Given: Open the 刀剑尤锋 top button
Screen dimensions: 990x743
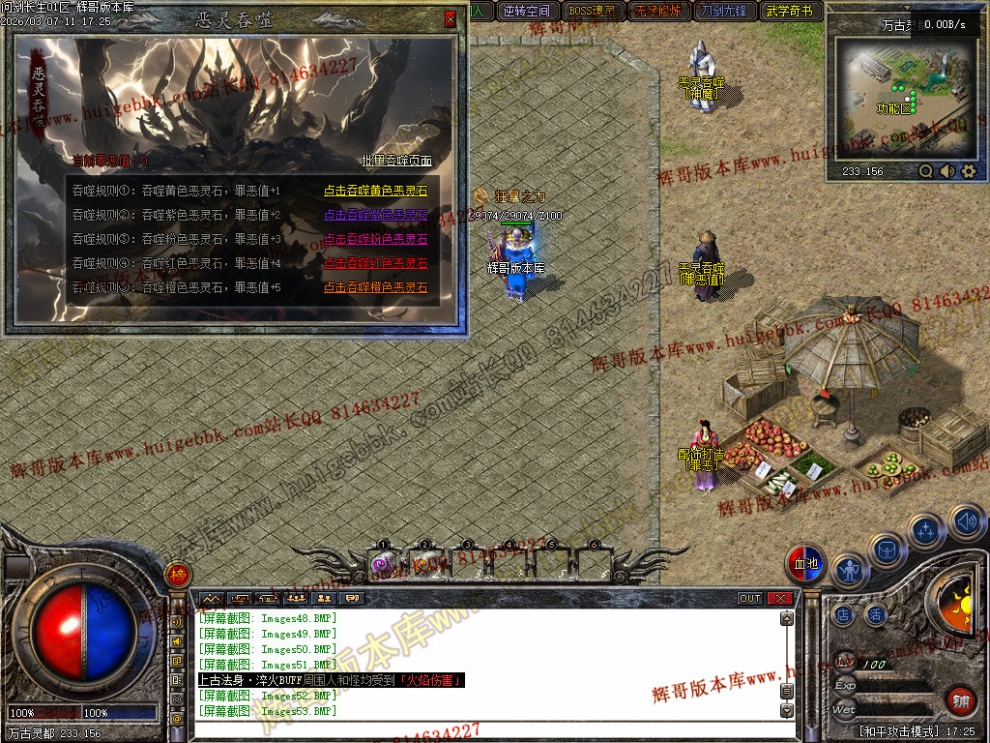Looking at the screenshot, I should point(723,11).
